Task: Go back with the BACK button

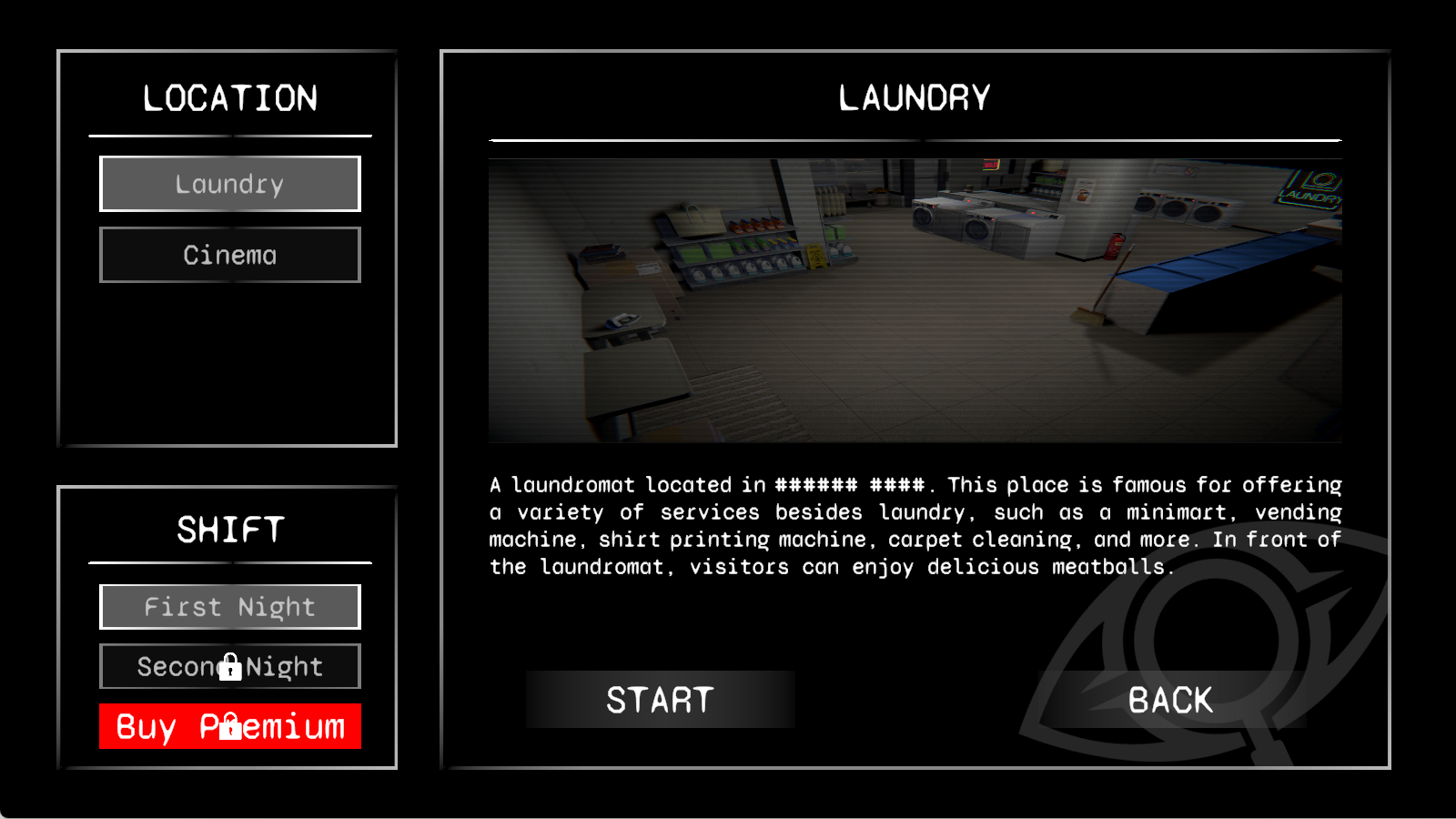Action: [1171, 700]
